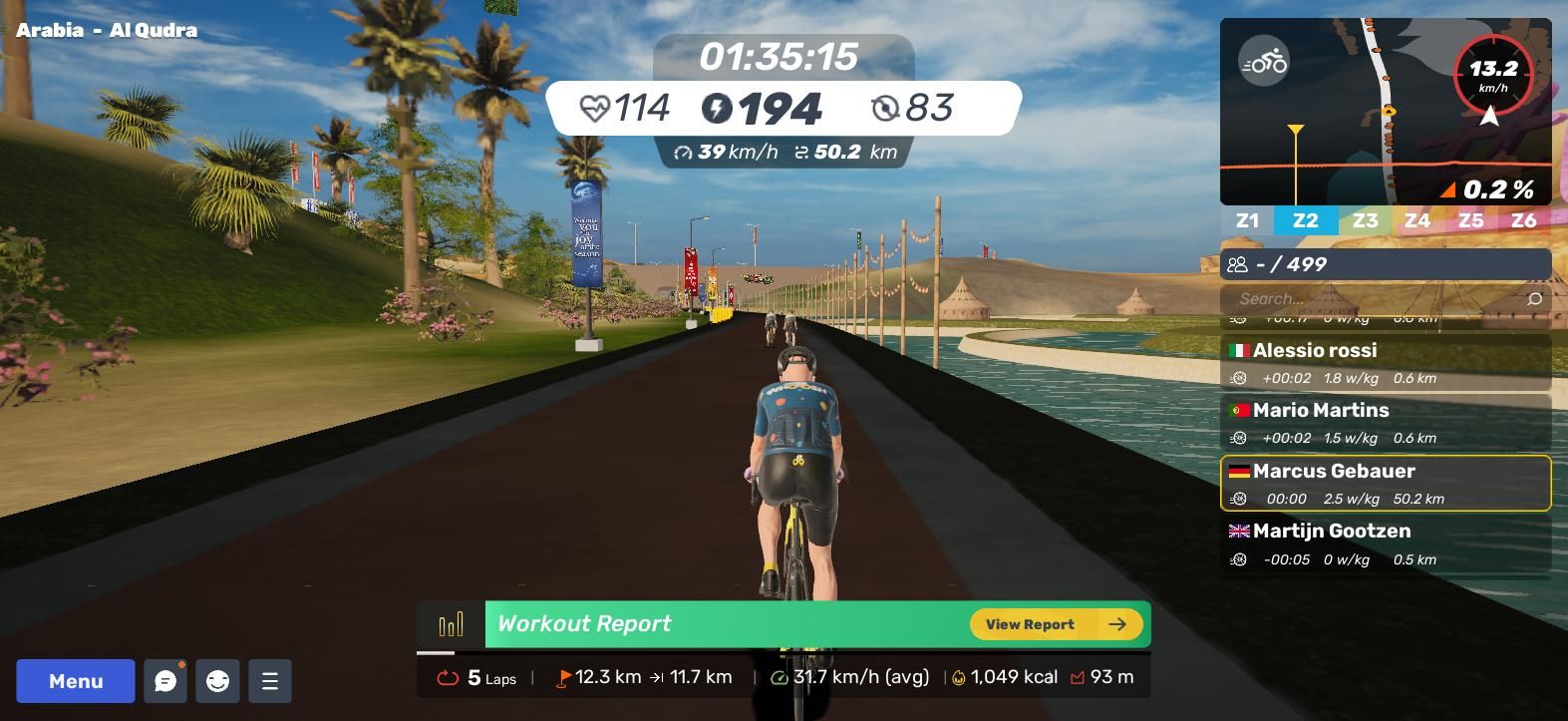Click the rider search field
This screenshot has height=721, width=1568.
coord(1376,298)
